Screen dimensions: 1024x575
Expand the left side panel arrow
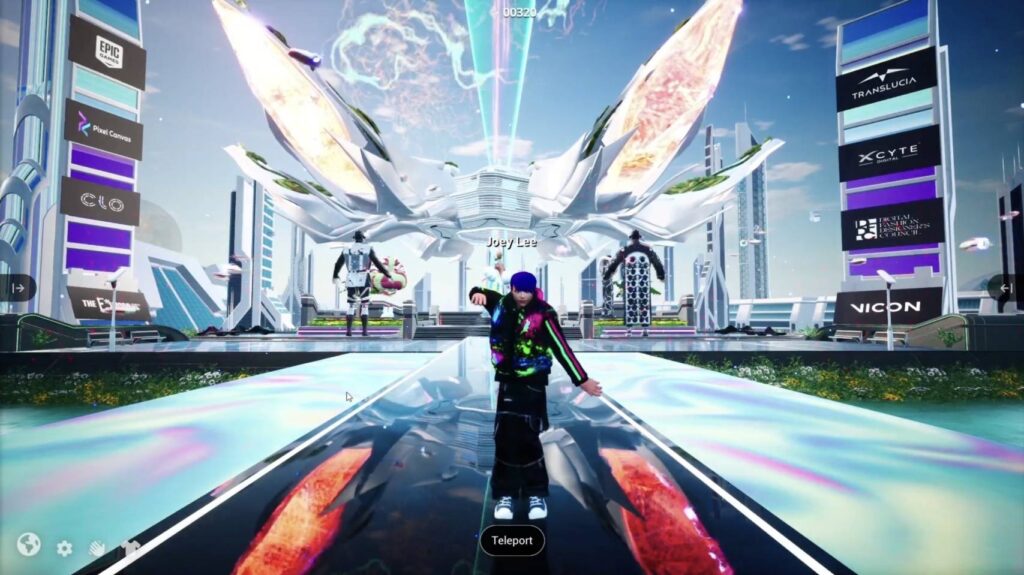18,288
